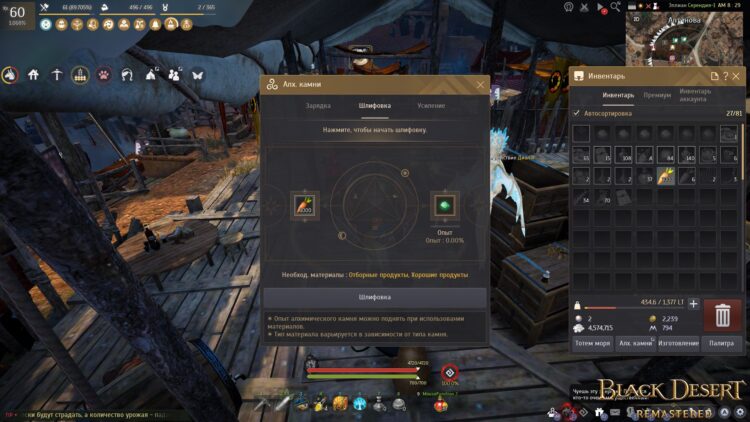Image resolution: width=750 pixels, height=422 pixels.
Task: Close the Инвентарь window
Action: coord(738,76)
